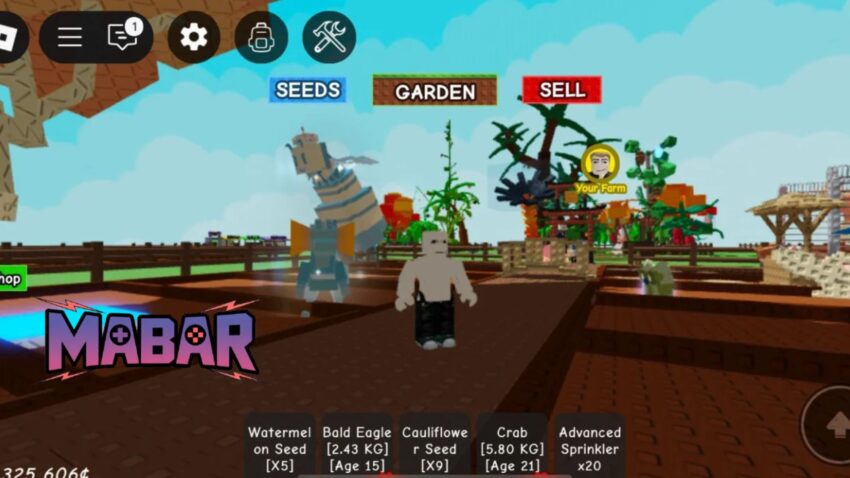The height and width of the screenshot is (478, 850).
Task: Tap the red SELL button
Action: click(x=561, y=90)
